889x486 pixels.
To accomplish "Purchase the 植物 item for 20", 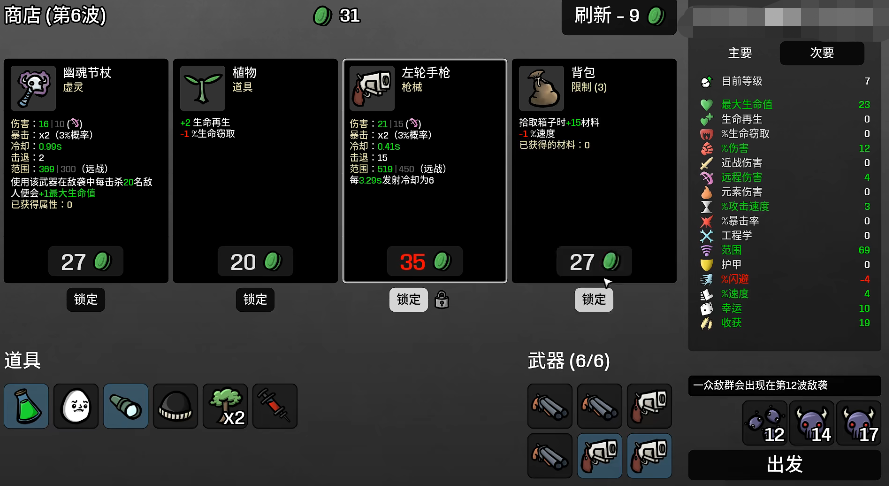I will point(255,262).
